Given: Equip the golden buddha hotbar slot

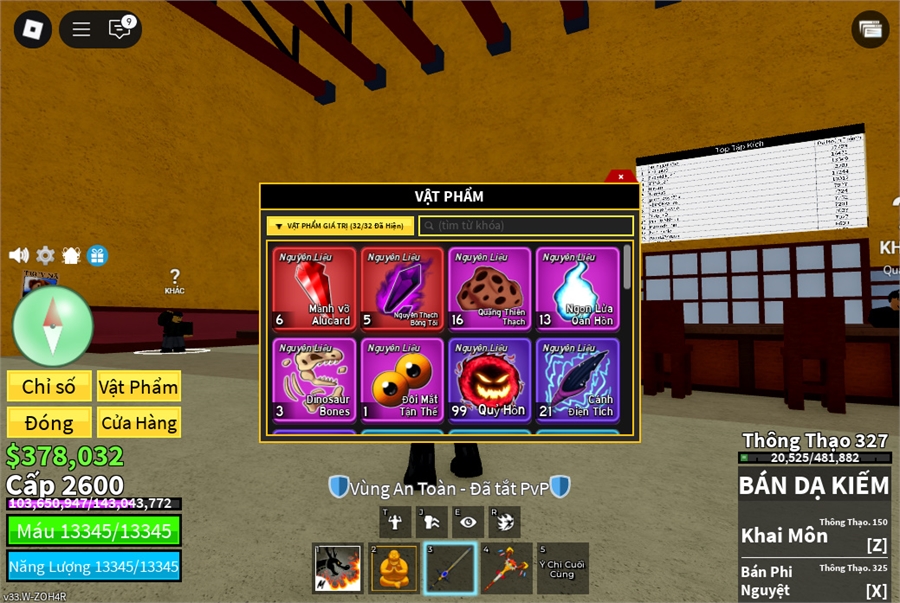Looking at the screenshot, I should click(394, 568).
